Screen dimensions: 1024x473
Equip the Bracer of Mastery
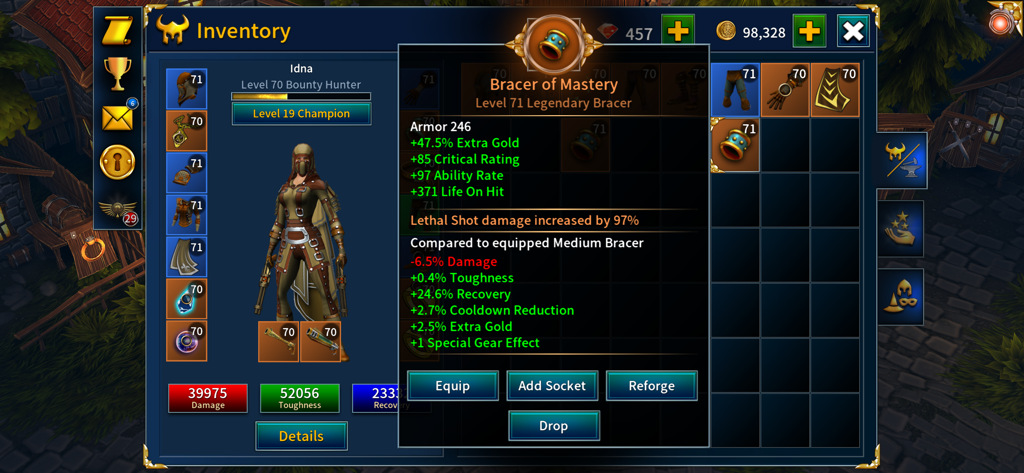tap(452, 386)
